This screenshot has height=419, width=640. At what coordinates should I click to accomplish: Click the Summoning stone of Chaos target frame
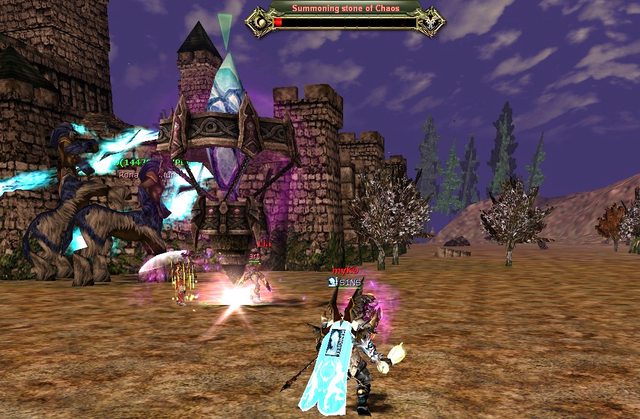[x=346, y=17]
